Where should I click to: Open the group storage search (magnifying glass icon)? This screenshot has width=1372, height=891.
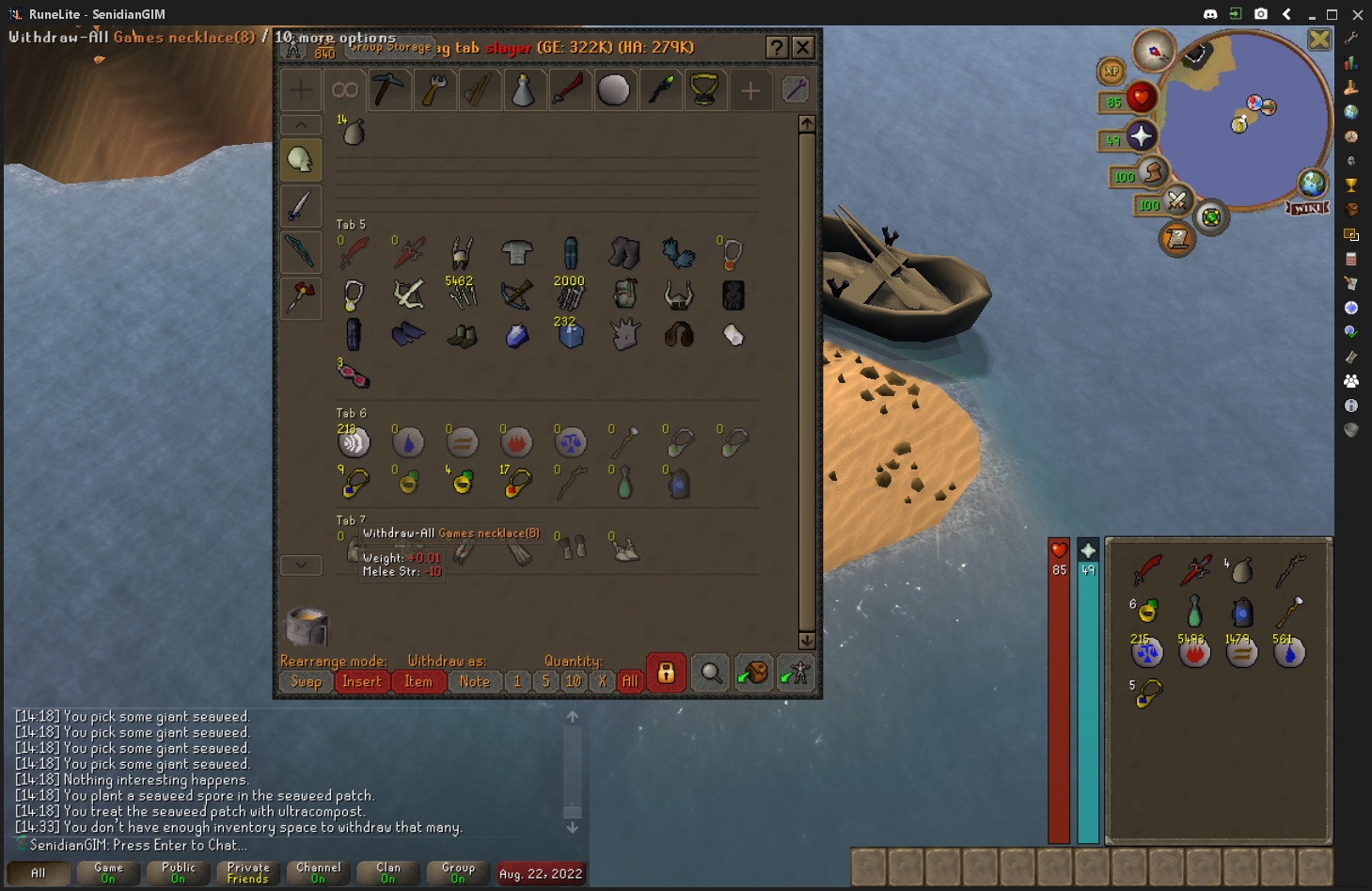(710, 673)
